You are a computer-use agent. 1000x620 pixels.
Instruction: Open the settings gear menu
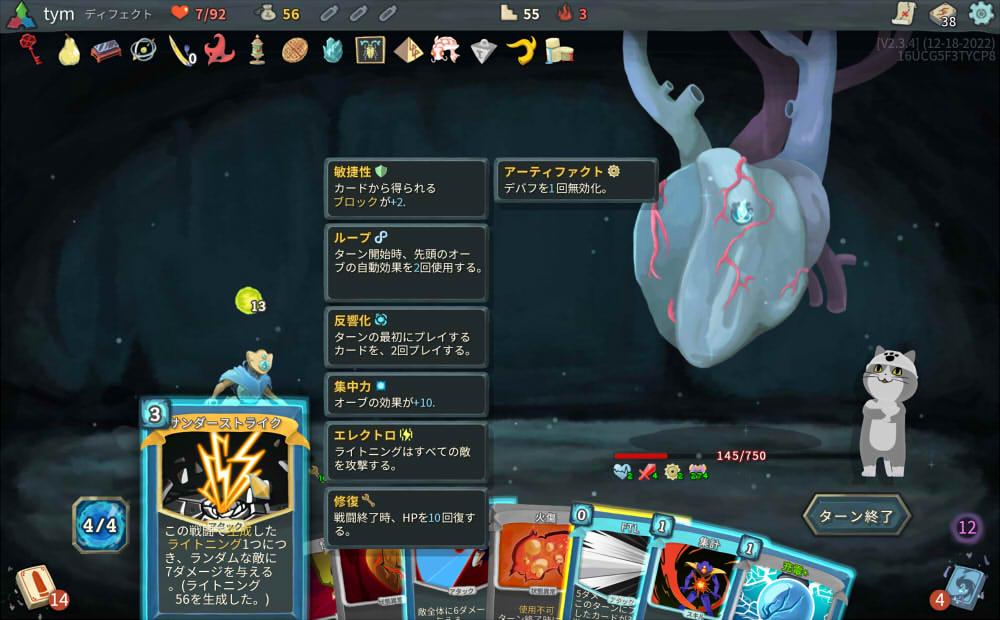click(981, 14)
